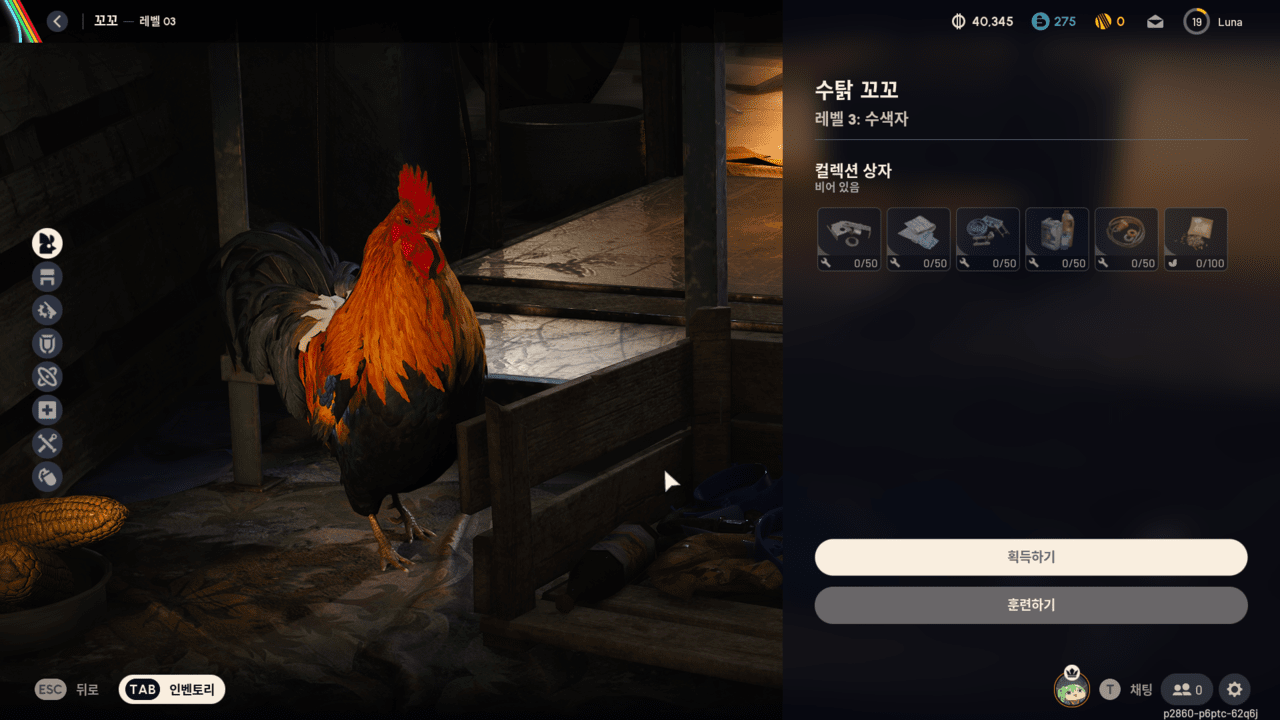Open the mail envelope icon

coord(1155,22)
